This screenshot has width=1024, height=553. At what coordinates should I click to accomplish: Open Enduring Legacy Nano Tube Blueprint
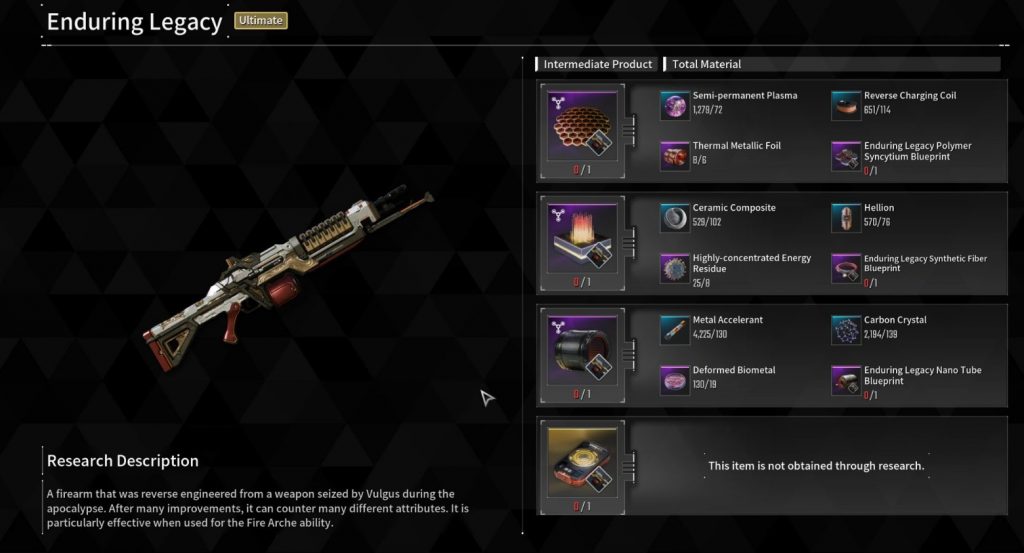[845, 379]
